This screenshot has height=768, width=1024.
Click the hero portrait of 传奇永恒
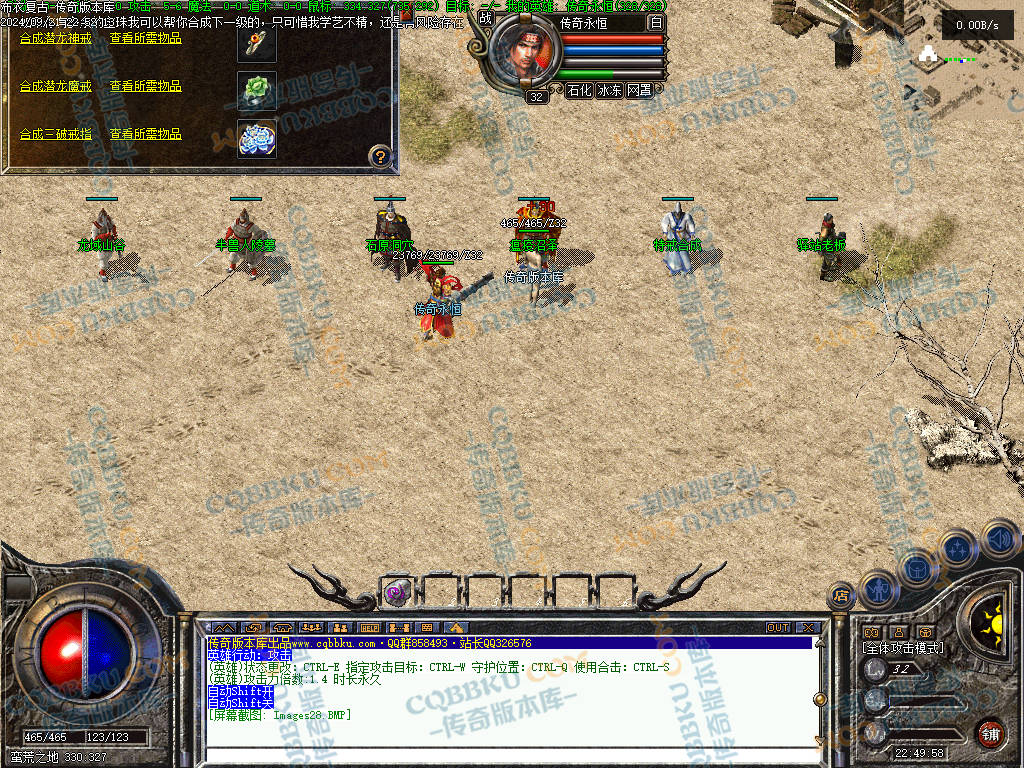click(522, 52)
